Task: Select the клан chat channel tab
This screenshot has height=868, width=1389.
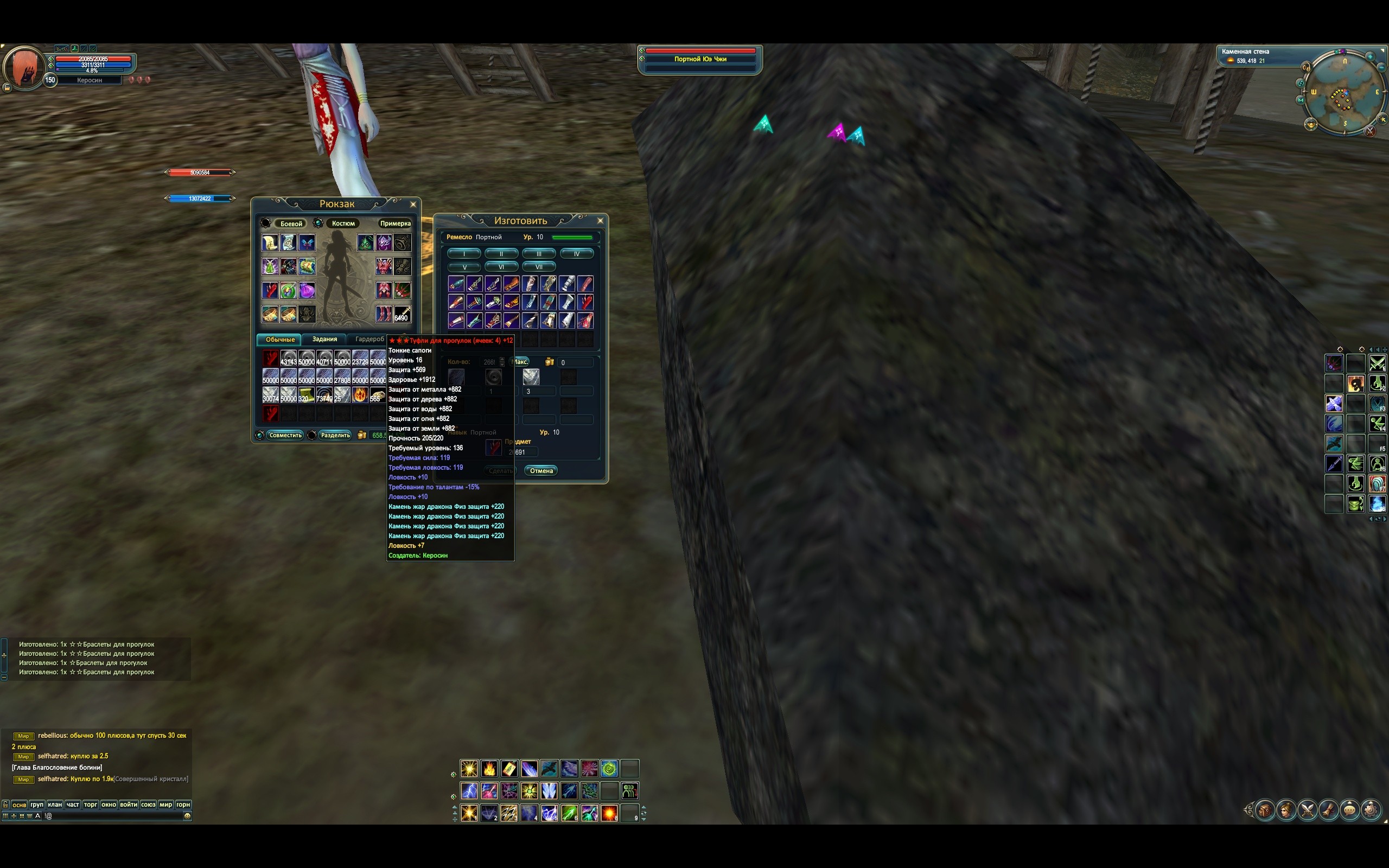Action: click(x=55, y=805)
